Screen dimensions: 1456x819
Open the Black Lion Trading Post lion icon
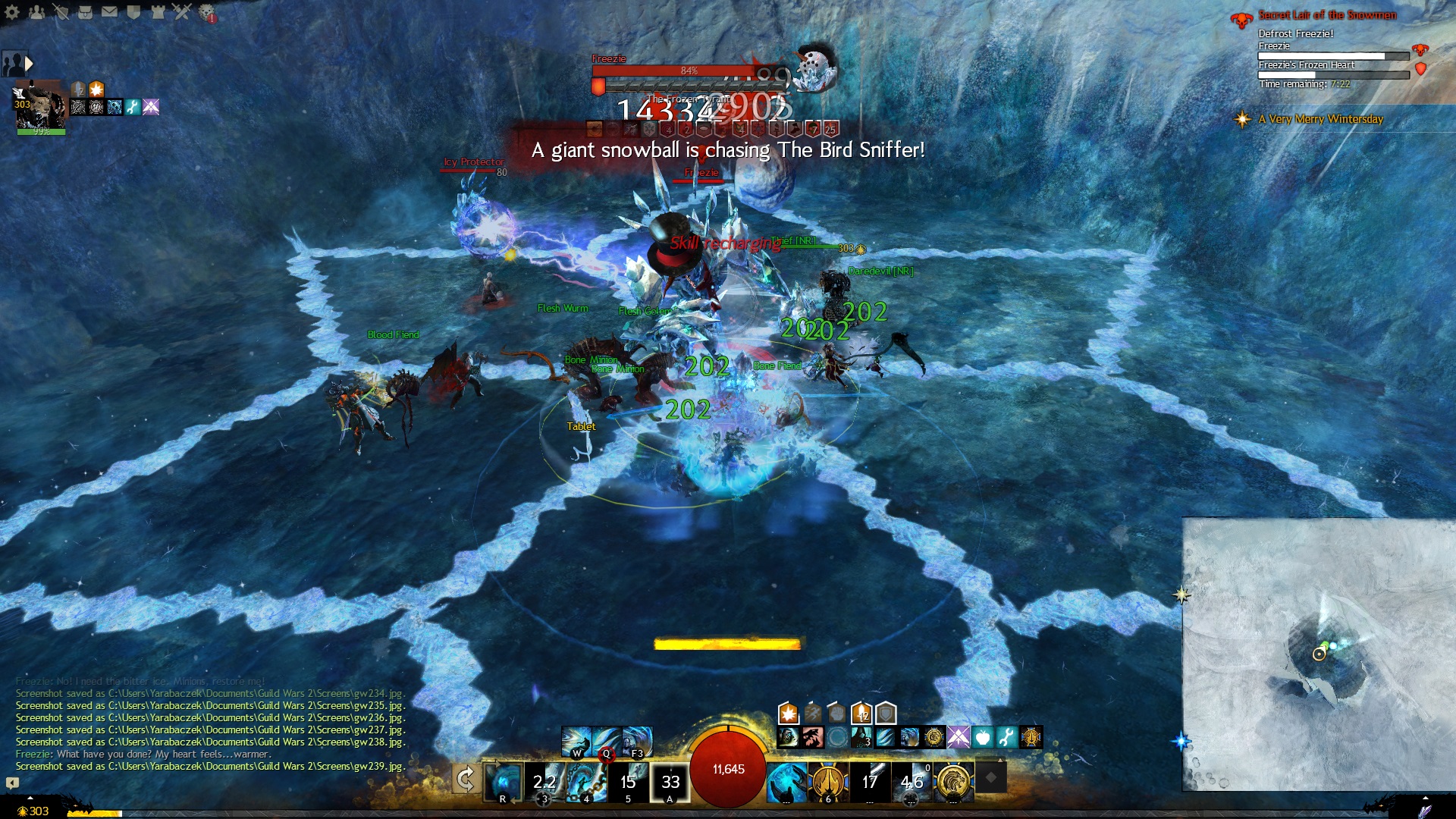click(x=207, y=12)
